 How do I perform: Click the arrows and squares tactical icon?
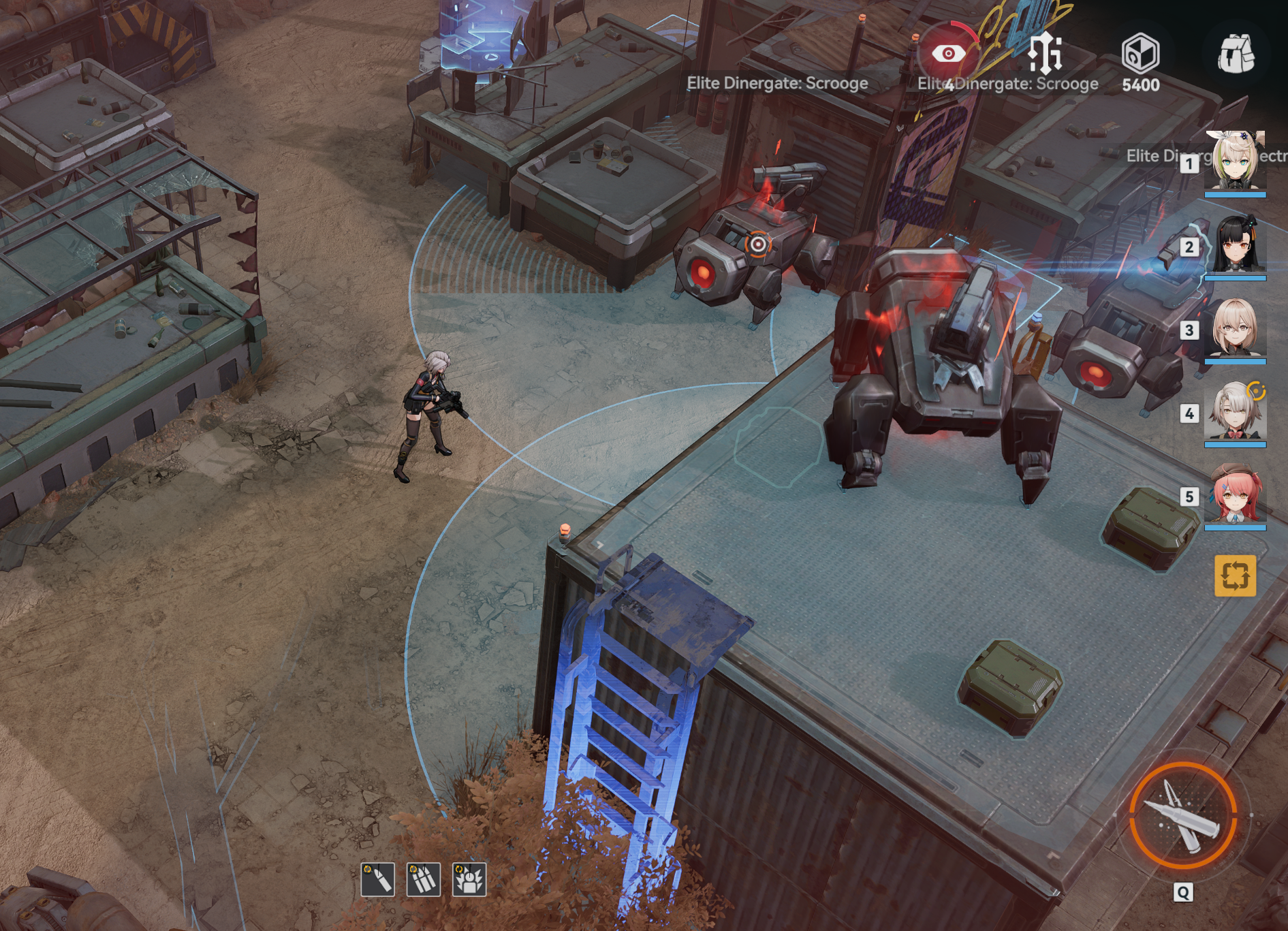point(1045,53)
